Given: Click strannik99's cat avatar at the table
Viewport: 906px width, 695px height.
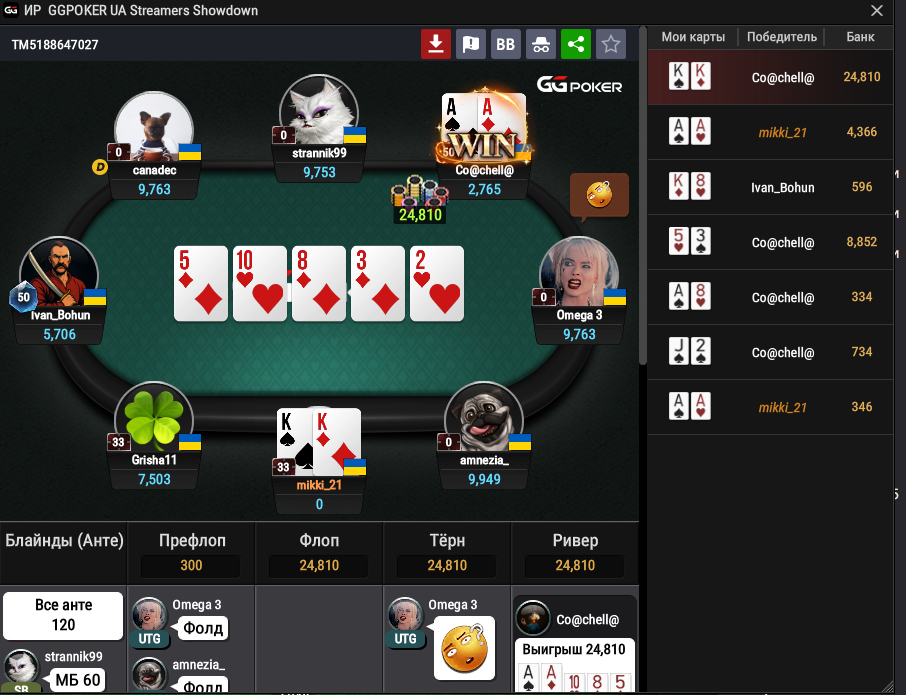Looking at the screenshot, I should (319, 111).
